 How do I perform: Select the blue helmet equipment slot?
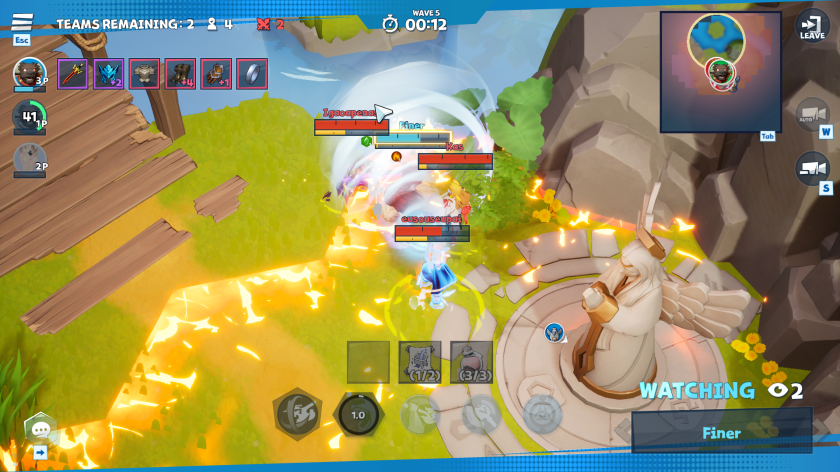(108, 74)
